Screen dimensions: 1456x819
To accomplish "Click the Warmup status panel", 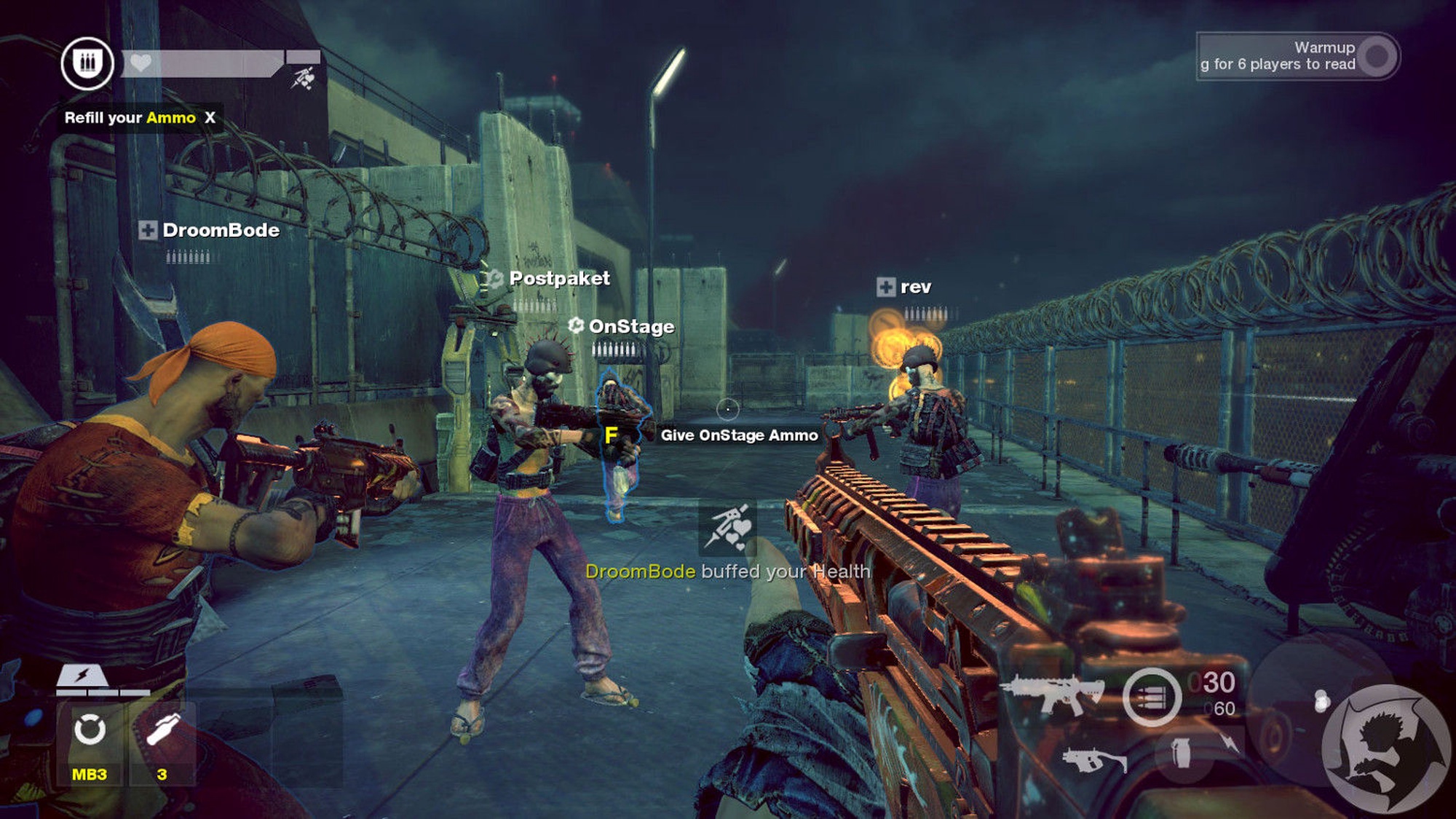I will click(x=1297, y=56).
